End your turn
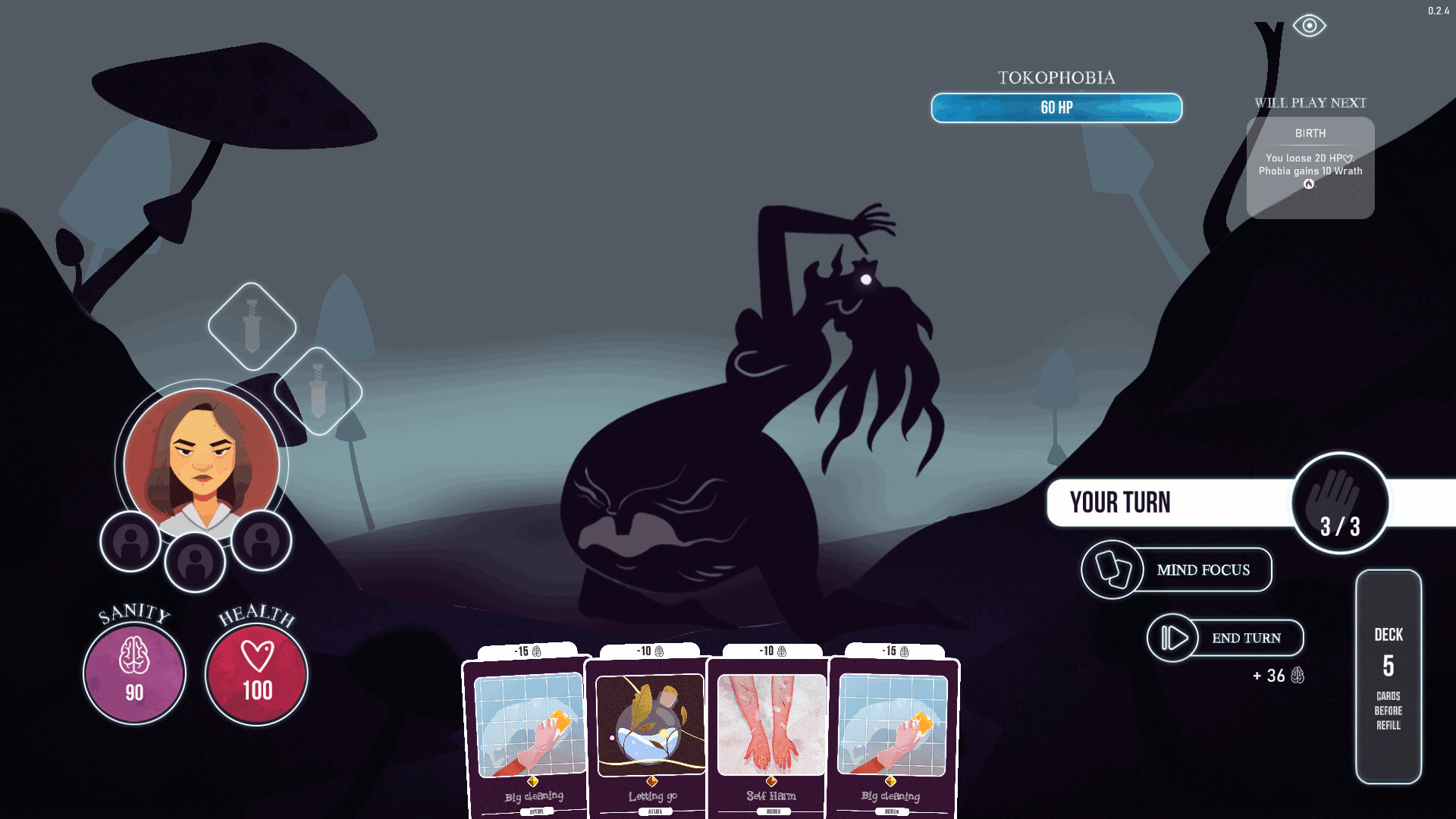The image size is (1456, 819). click(x=1225, y=638)
